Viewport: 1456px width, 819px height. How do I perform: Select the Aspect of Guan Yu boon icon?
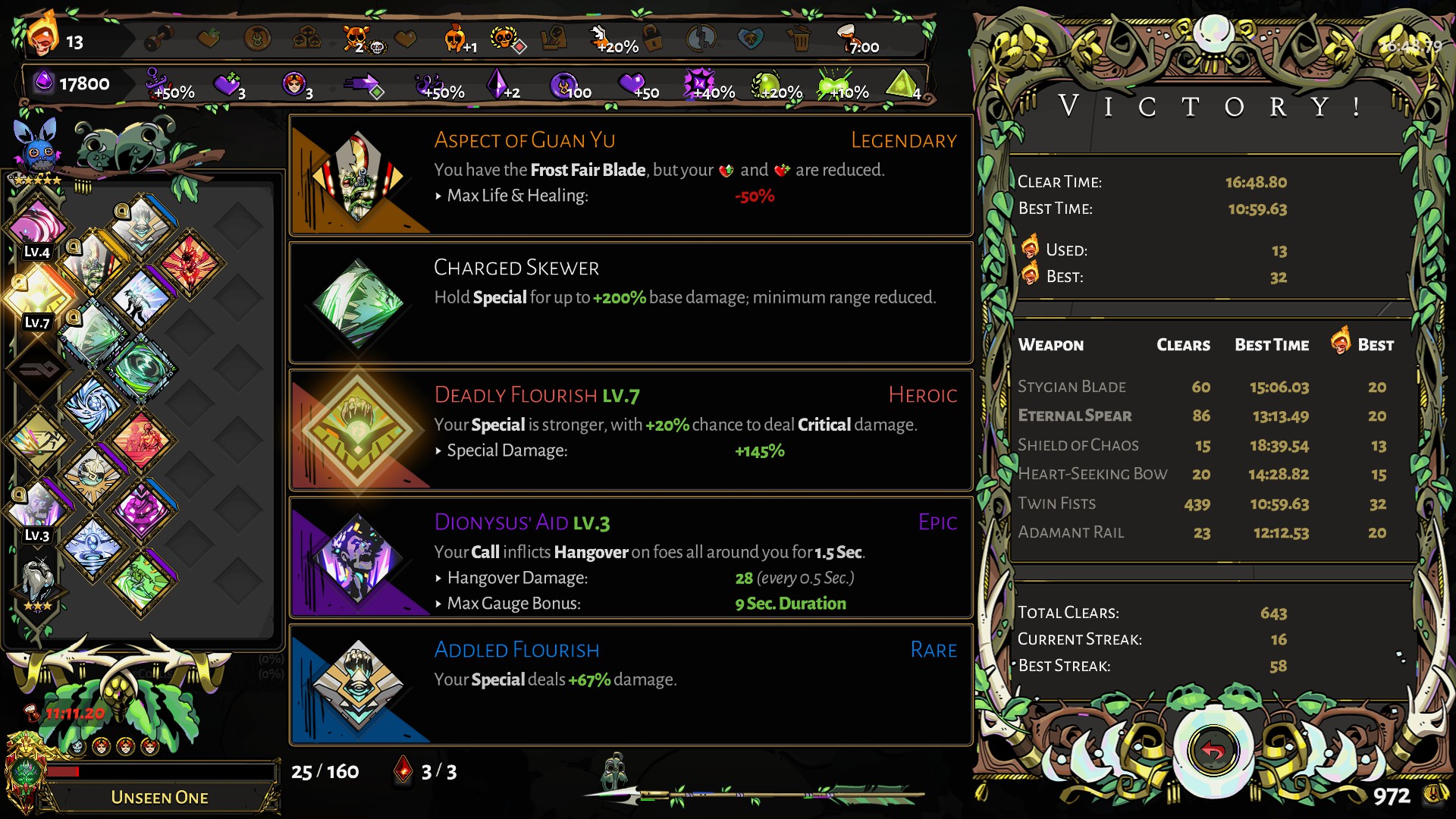(x=358, y=176)
